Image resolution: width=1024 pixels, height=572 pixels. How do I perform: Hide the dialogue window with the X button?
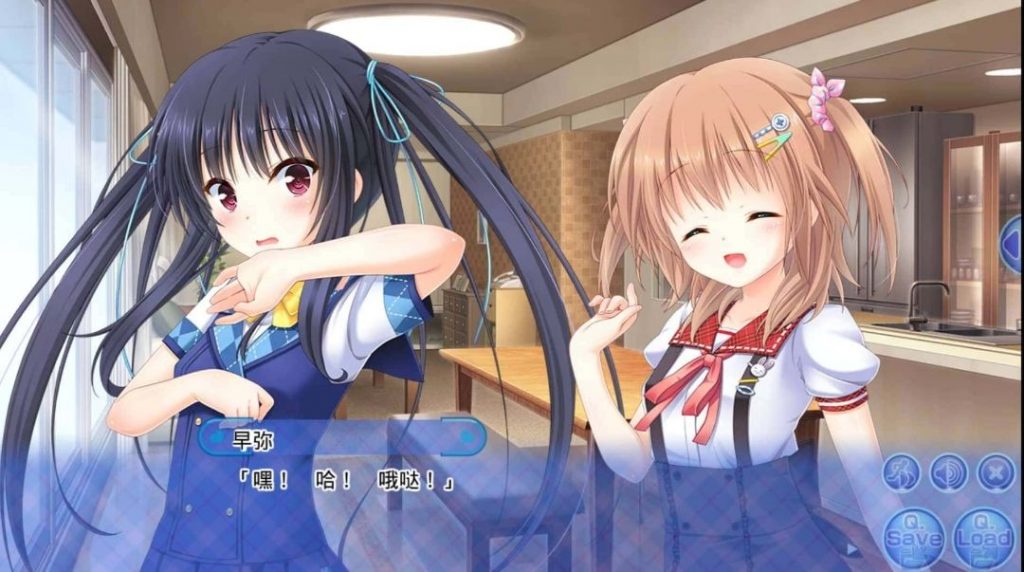[x=995, y=472]
